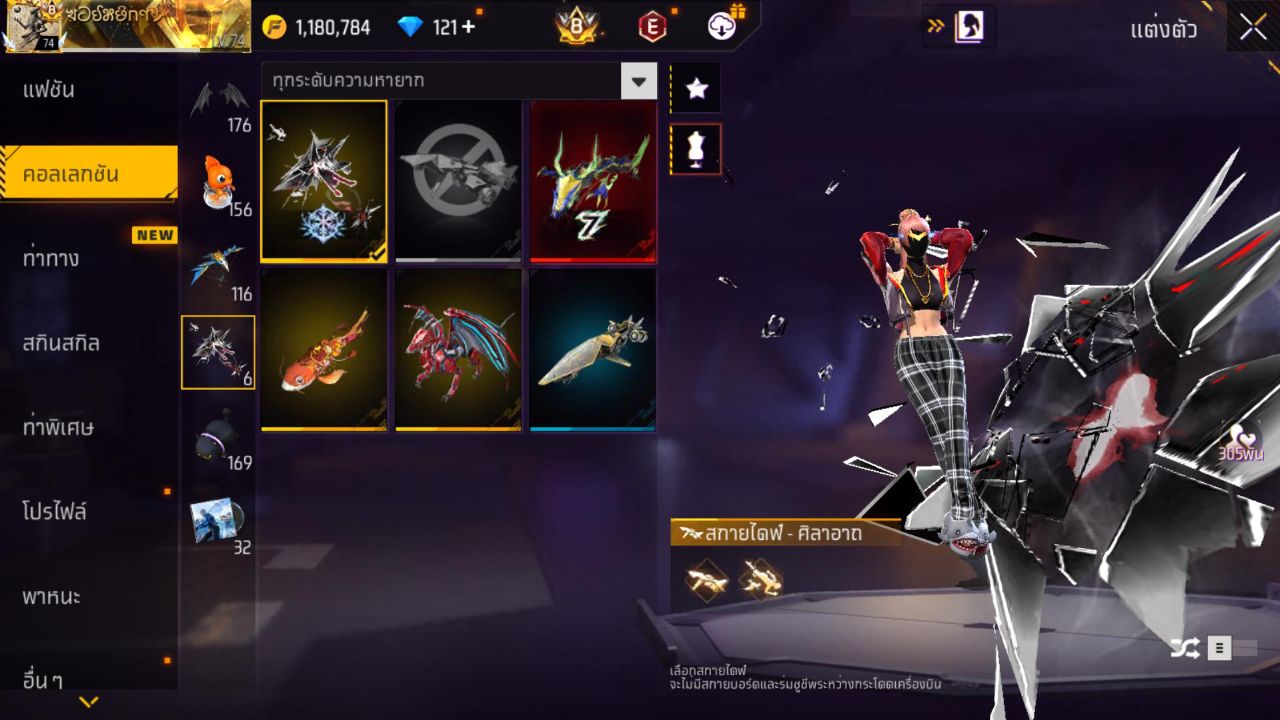Toggle the mannequin preview display

(696, 148)
